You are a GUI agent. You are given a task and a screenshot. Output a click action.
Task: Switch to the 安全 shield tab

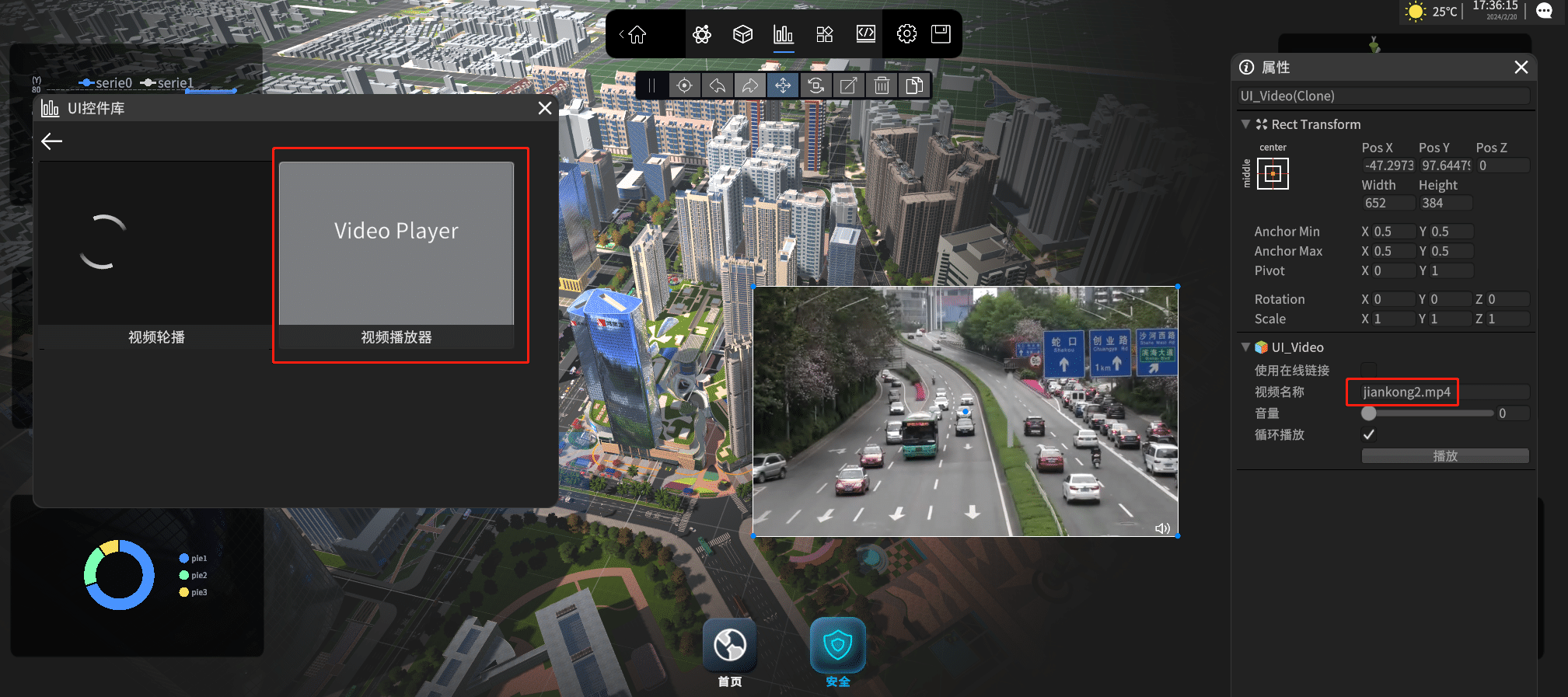(837, 646)
